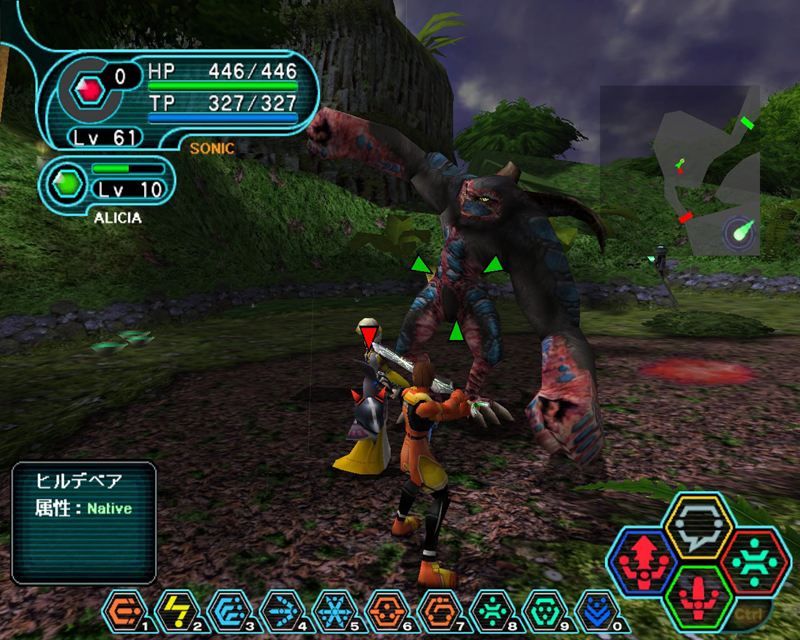Use the green-bordered red normal attack action

click(699, 596)
